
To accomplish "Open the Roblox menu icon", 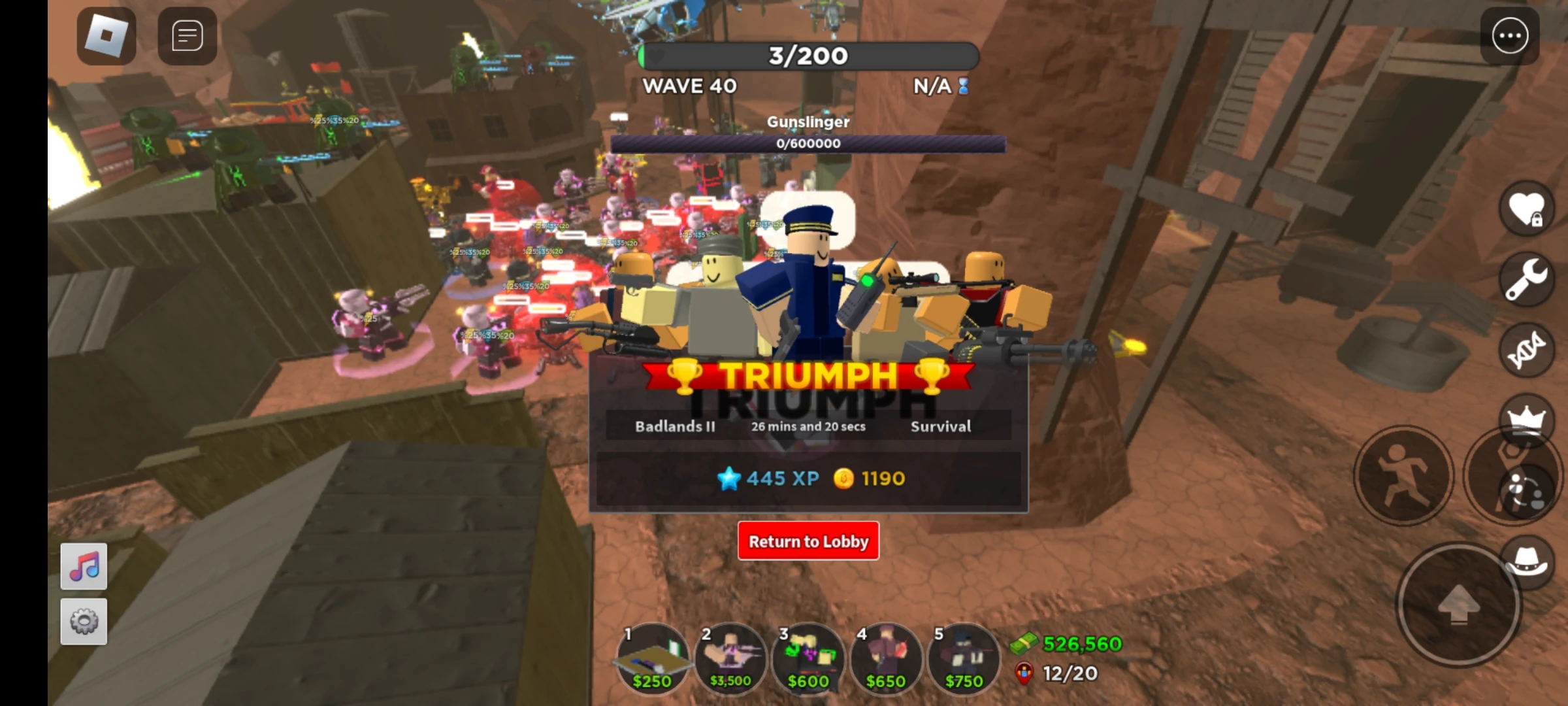I will click(x=105, y=36).
